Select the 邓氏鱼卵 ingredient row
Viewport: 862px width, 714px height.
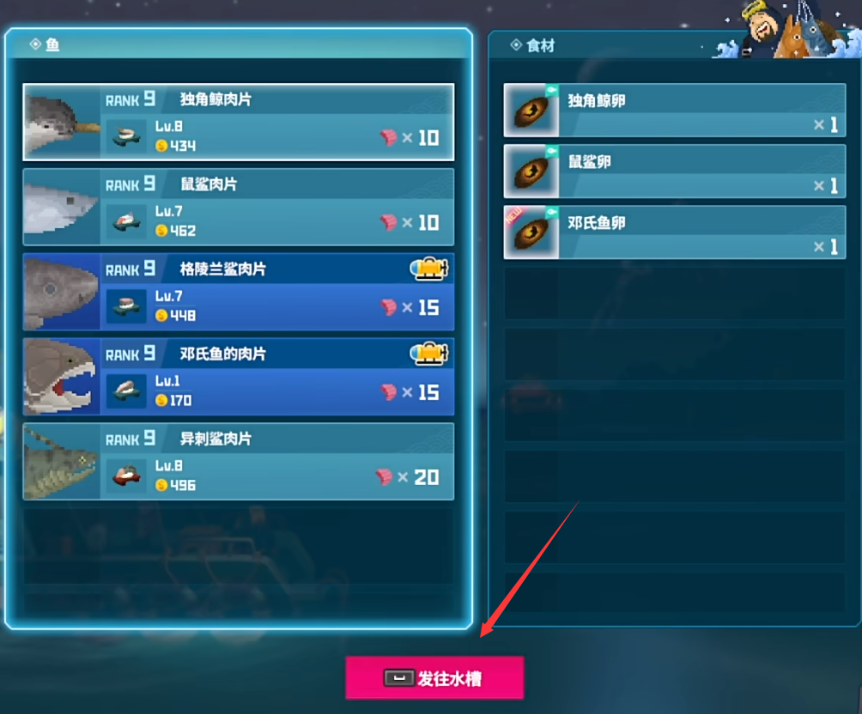pos(674,233)
